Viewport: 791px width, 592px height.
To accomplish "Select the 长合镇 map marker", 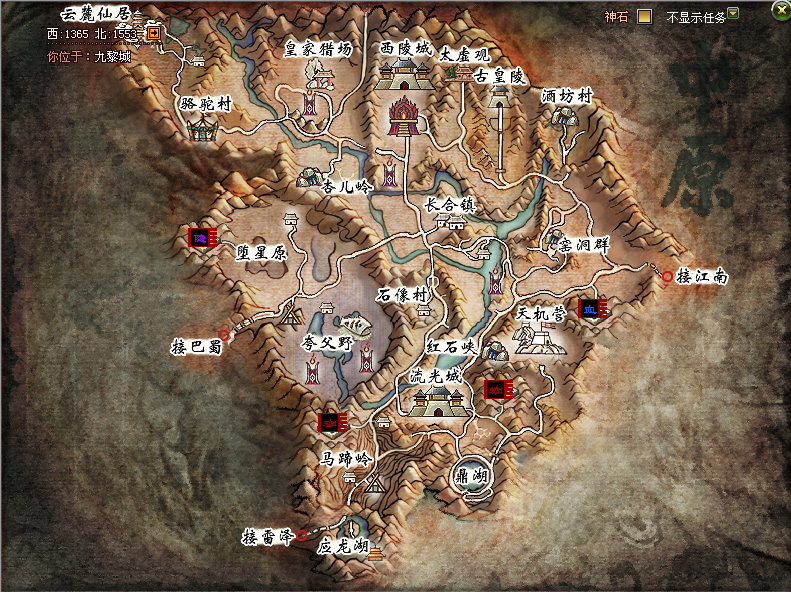I will pos(448,204).
